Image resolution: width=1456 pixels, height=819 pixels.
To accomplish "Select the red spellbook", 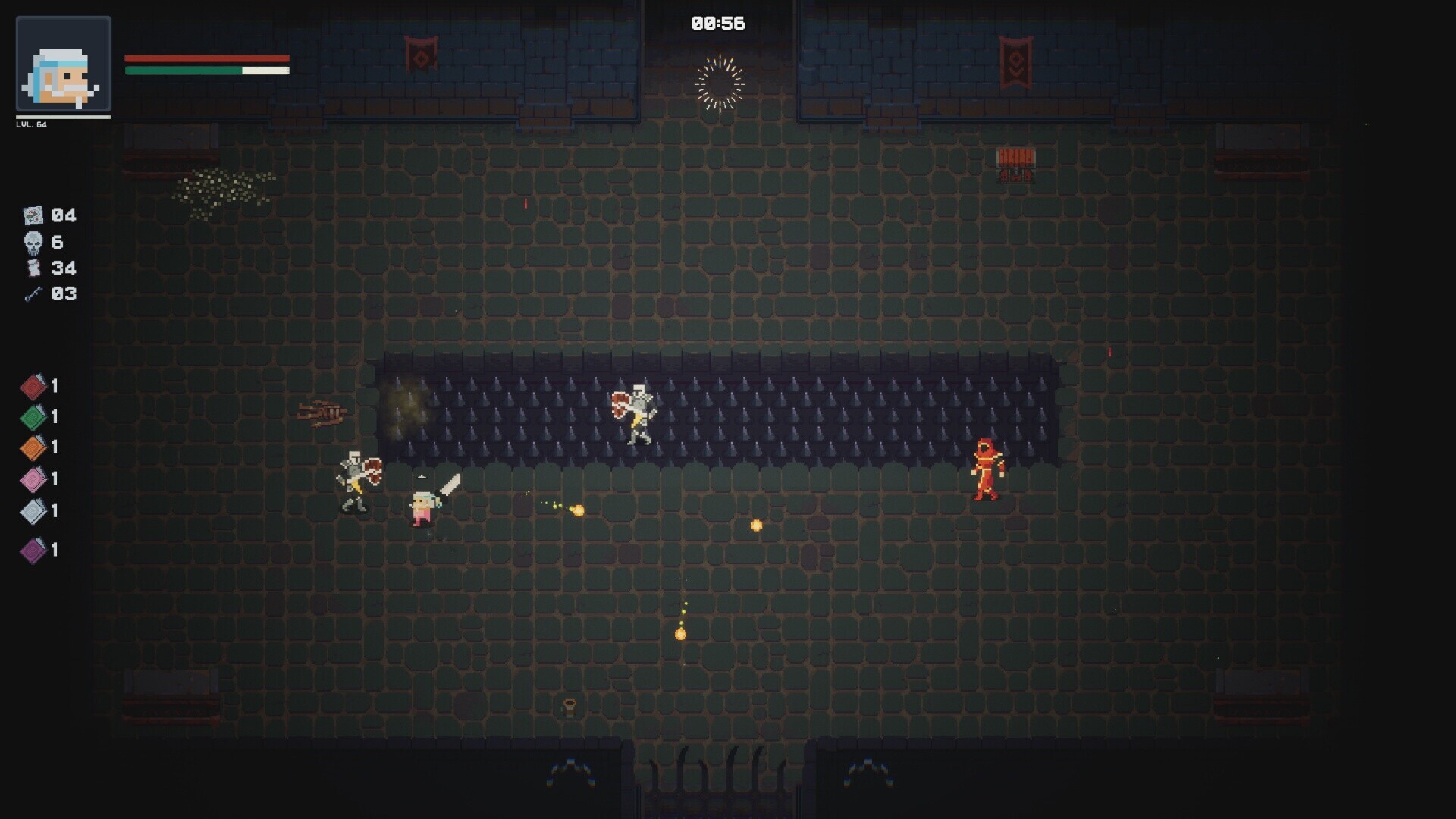I will click(x=33, y=387).
